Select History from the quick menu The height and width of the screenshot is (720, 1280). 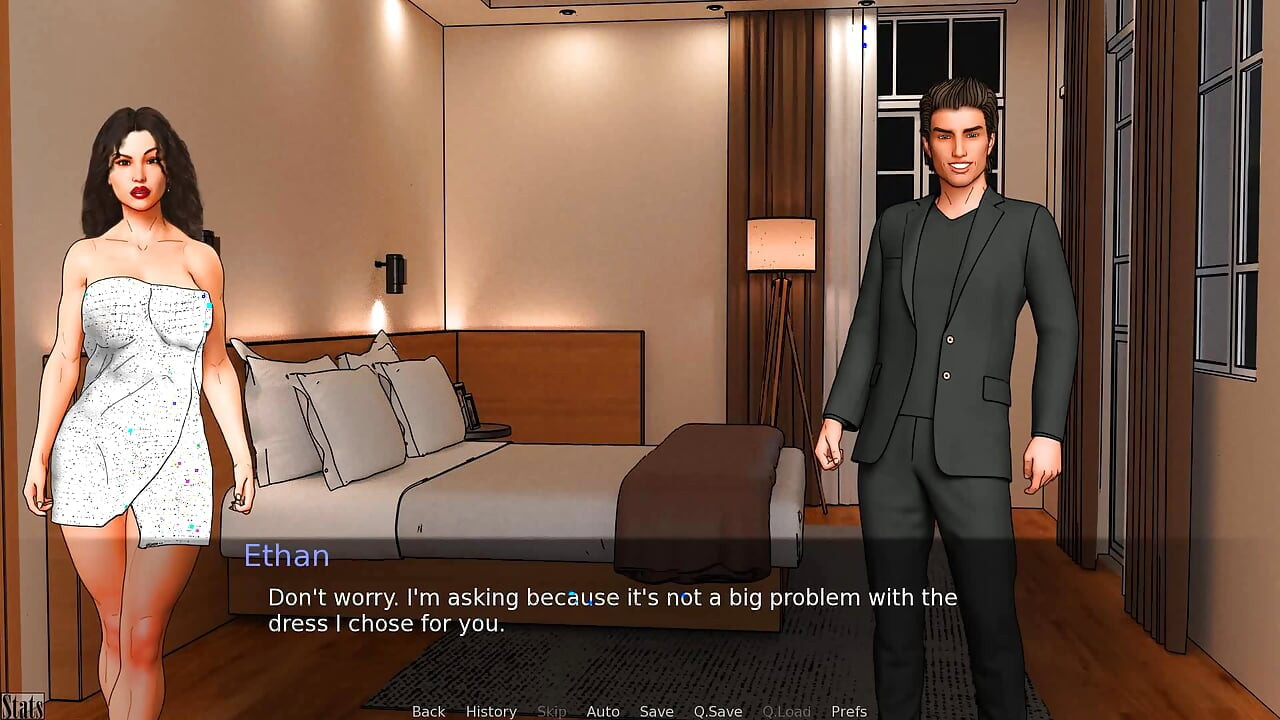point(491,711)
